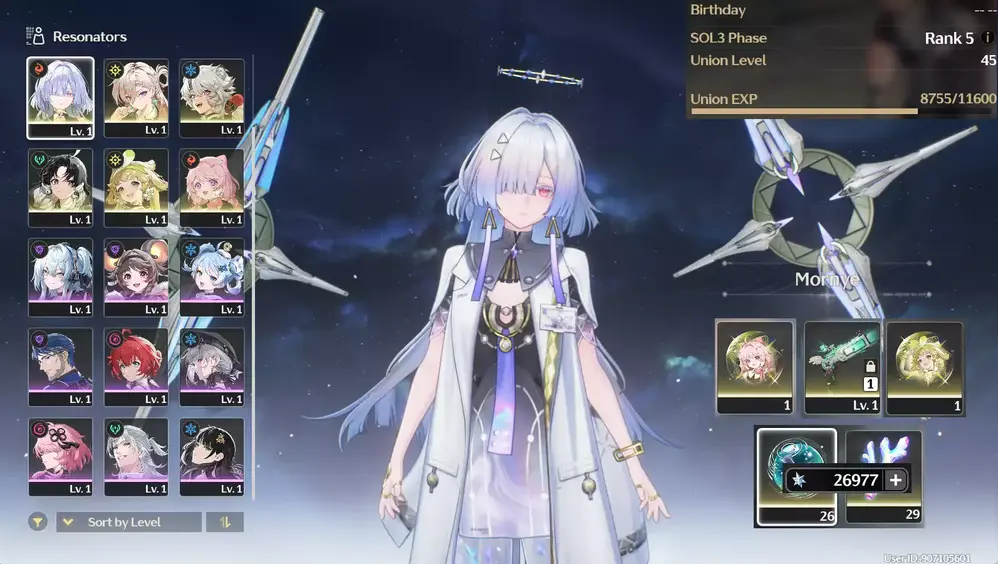Select the yellow-haired character reward item slot
The width and height of the screenshot is (998, 564).
924,367
